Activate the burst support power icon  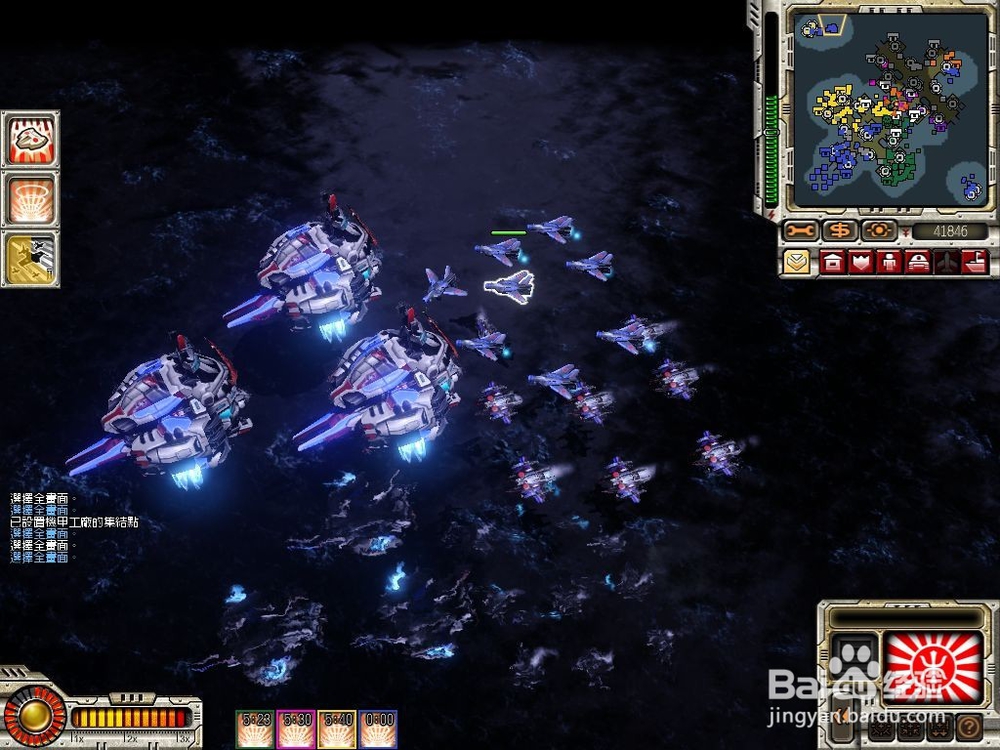pos(30,199)
